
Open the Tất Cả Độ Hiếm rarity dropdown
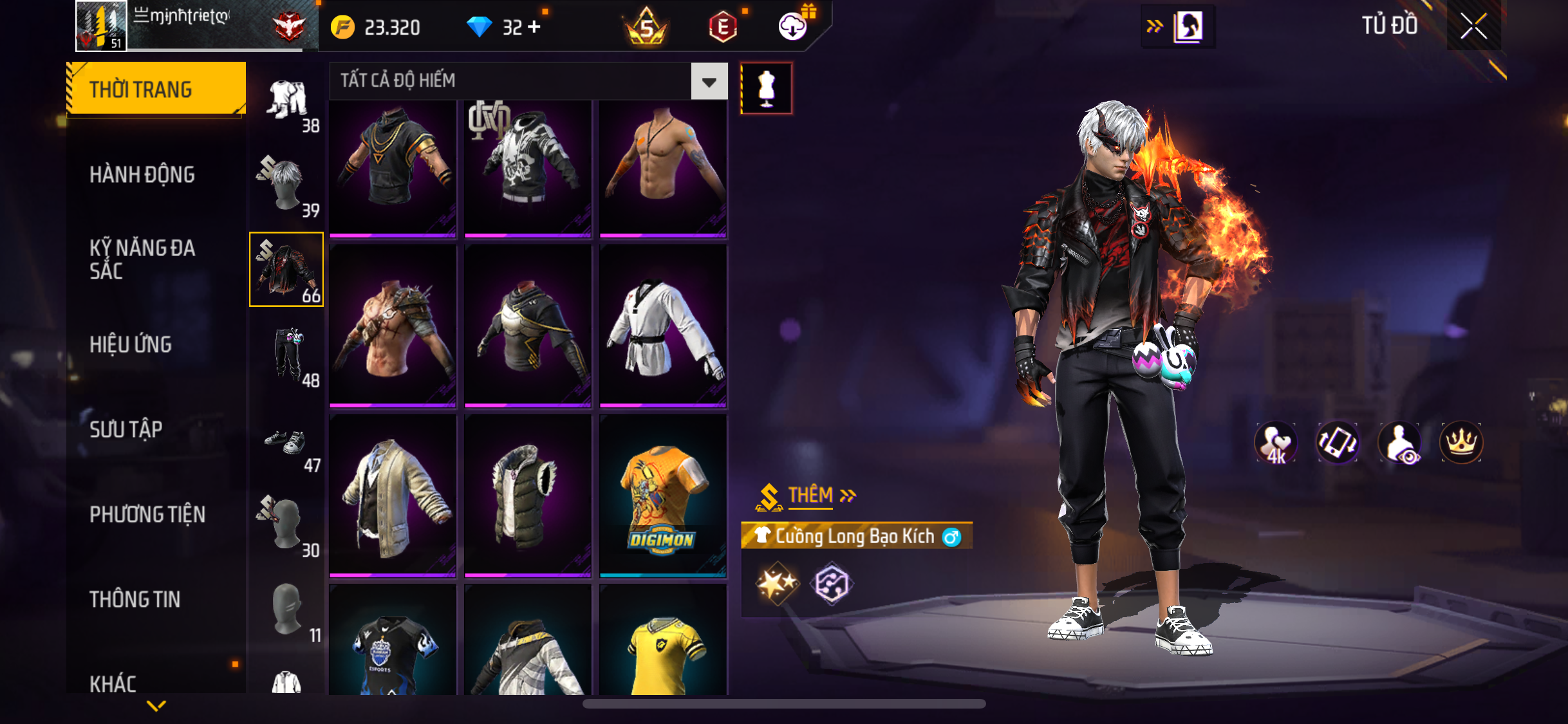pyautogui.click(x=709, y=82)
